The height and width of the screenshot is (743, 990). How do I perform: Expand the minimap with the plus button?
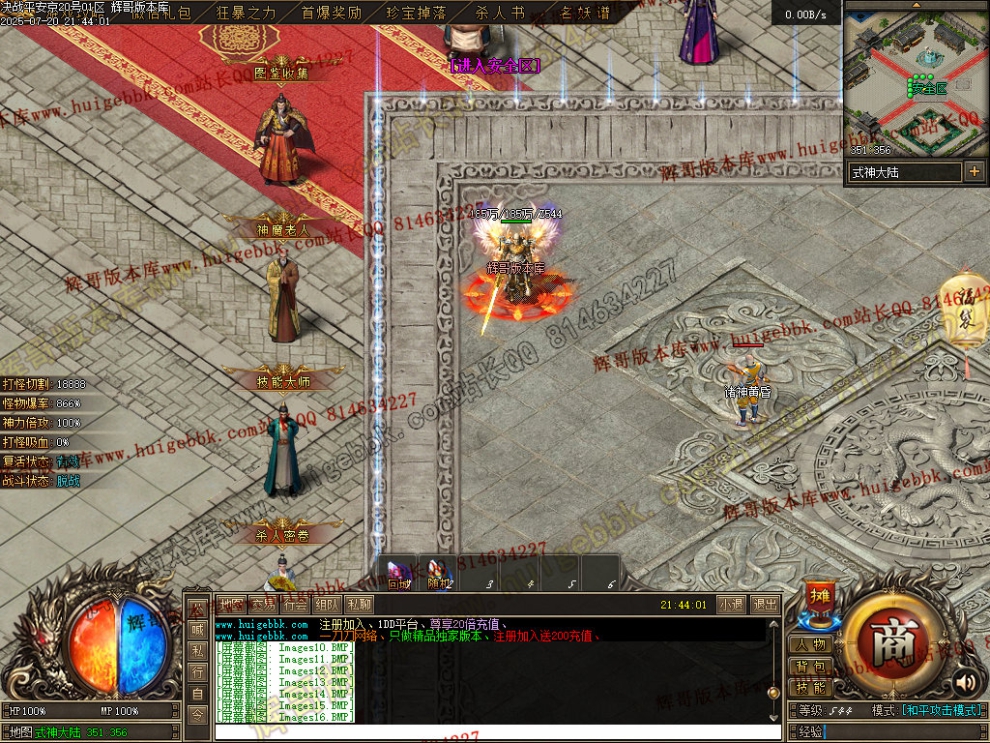tap(974, 172)
